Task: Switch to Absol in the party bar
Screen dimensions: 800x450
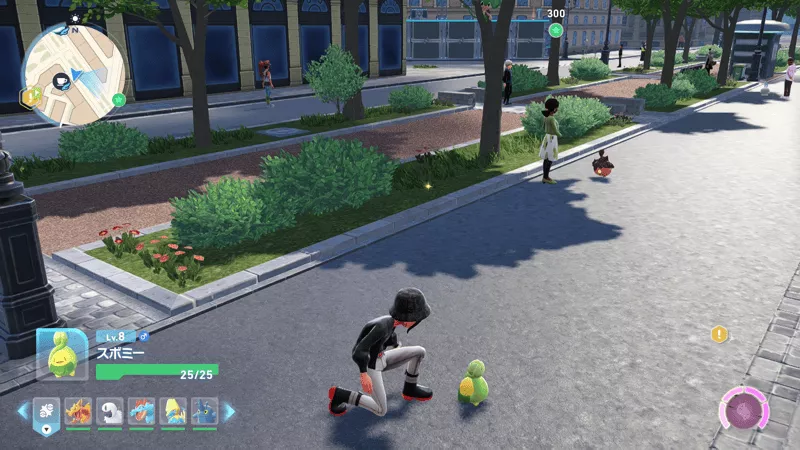Action: pos(110,411)
